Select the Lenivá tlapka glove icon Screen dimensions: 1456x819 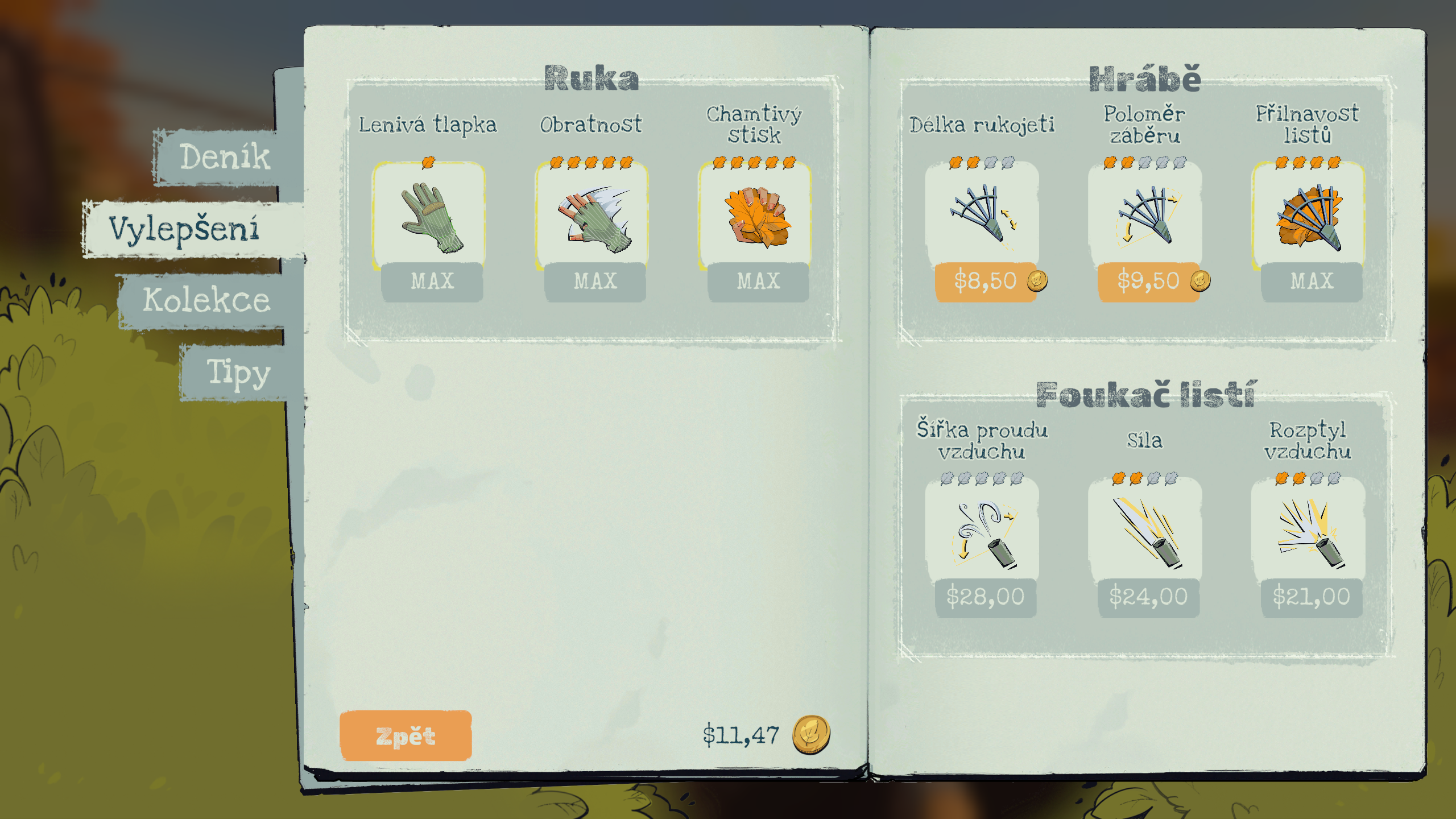[x=431, y=217]
